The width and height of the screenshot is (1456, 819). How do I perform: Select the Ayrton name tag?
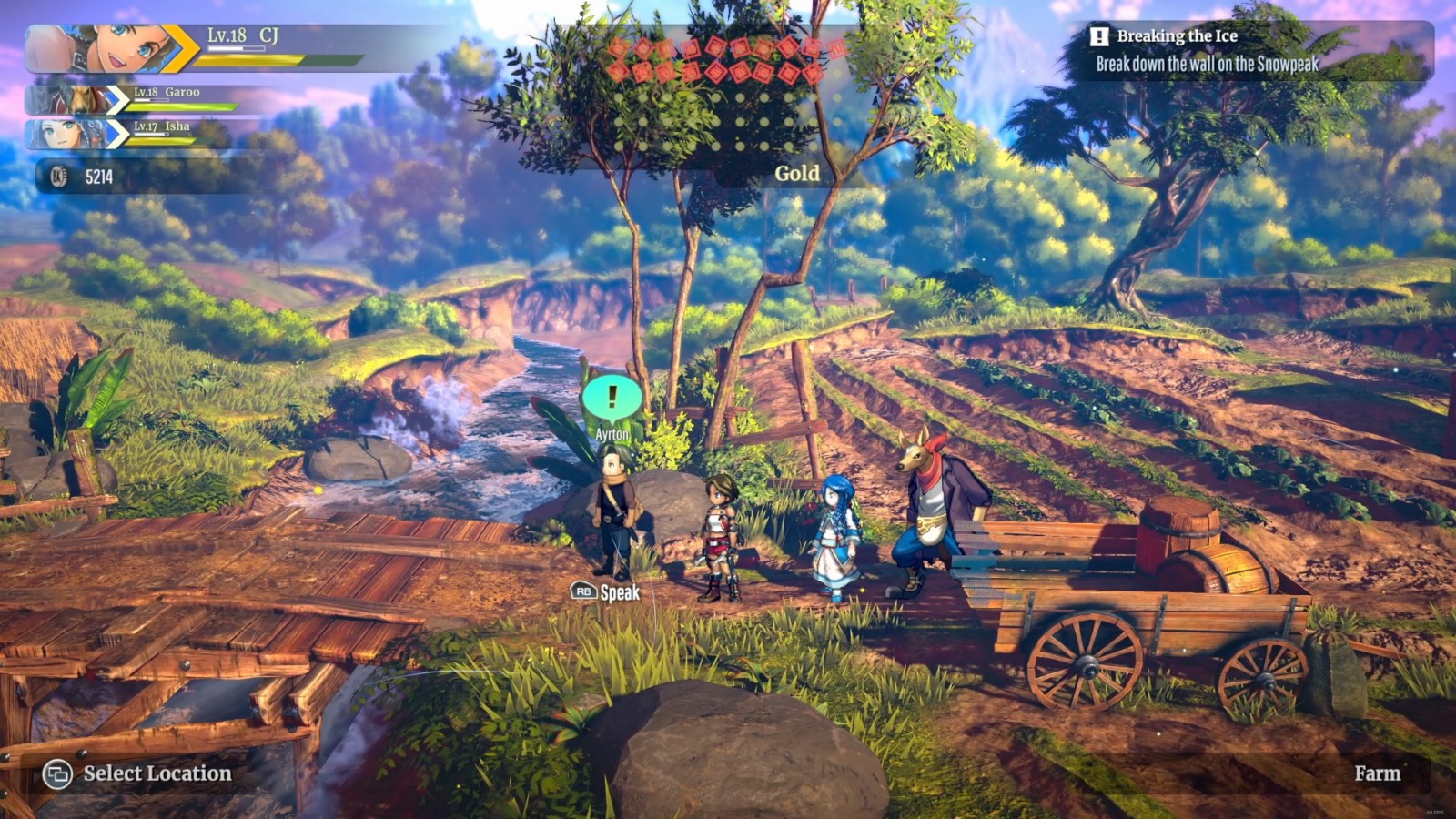(614, 433)
